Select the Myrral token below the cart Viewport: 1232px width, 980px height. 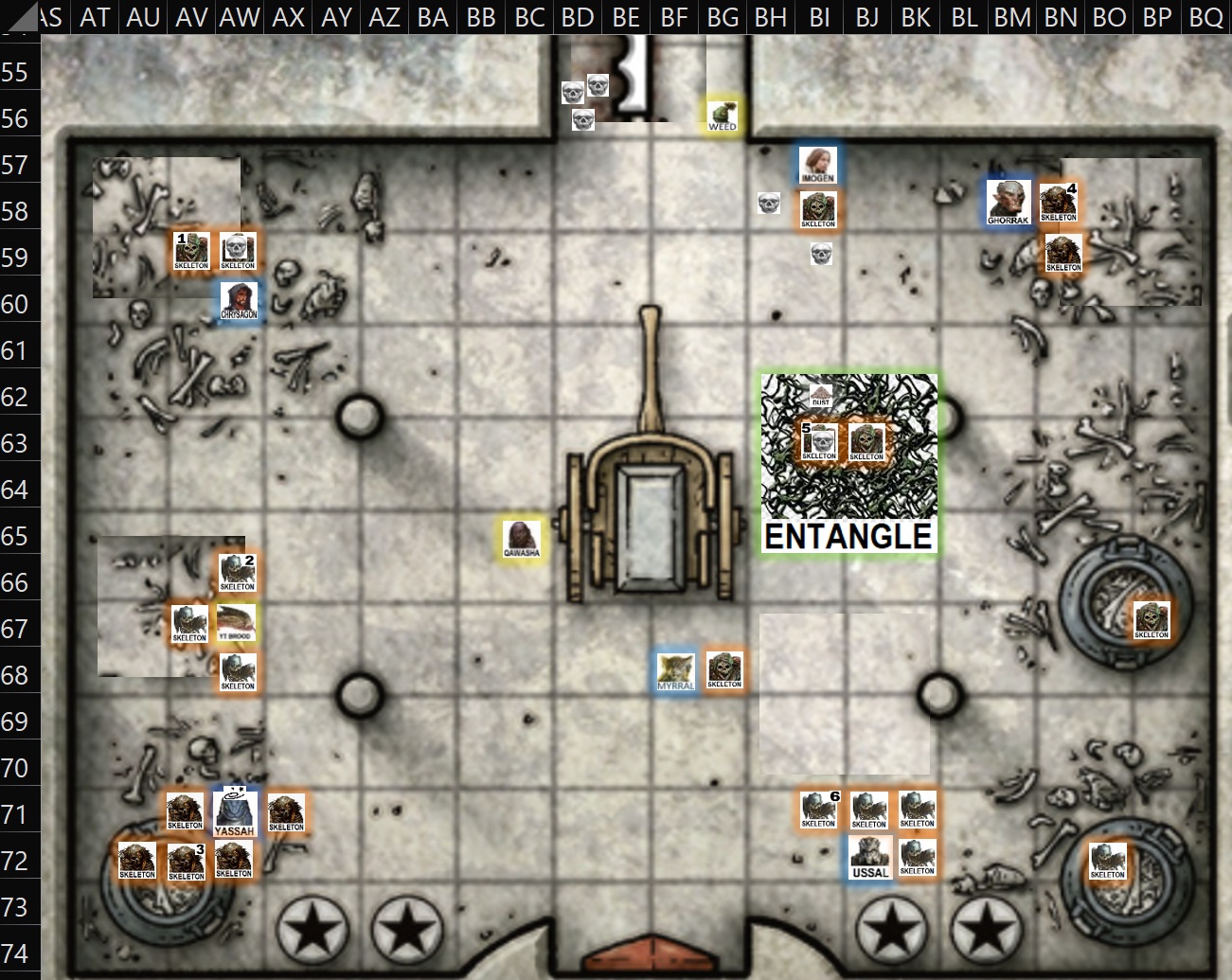(675, 670)
